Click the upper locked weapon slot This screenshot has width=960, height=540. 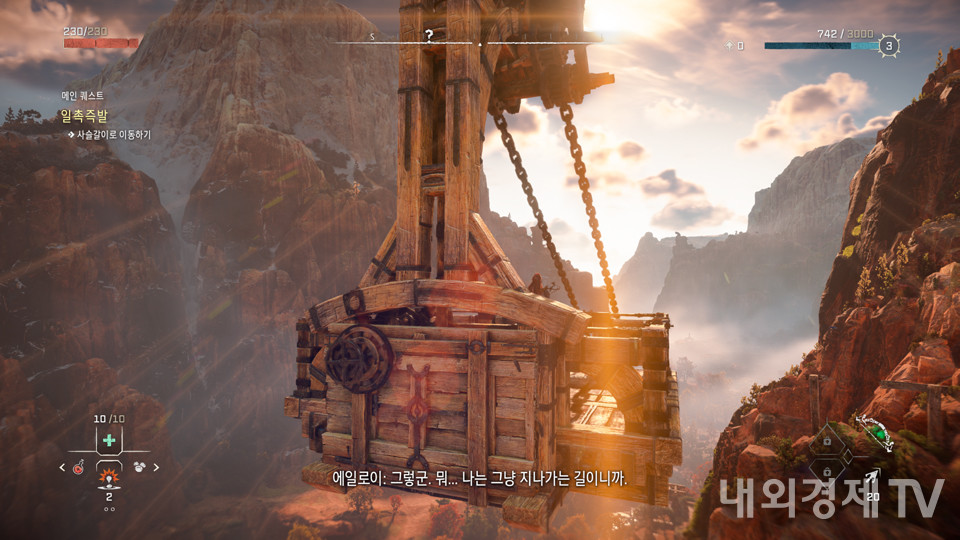(x=827, y=441)
